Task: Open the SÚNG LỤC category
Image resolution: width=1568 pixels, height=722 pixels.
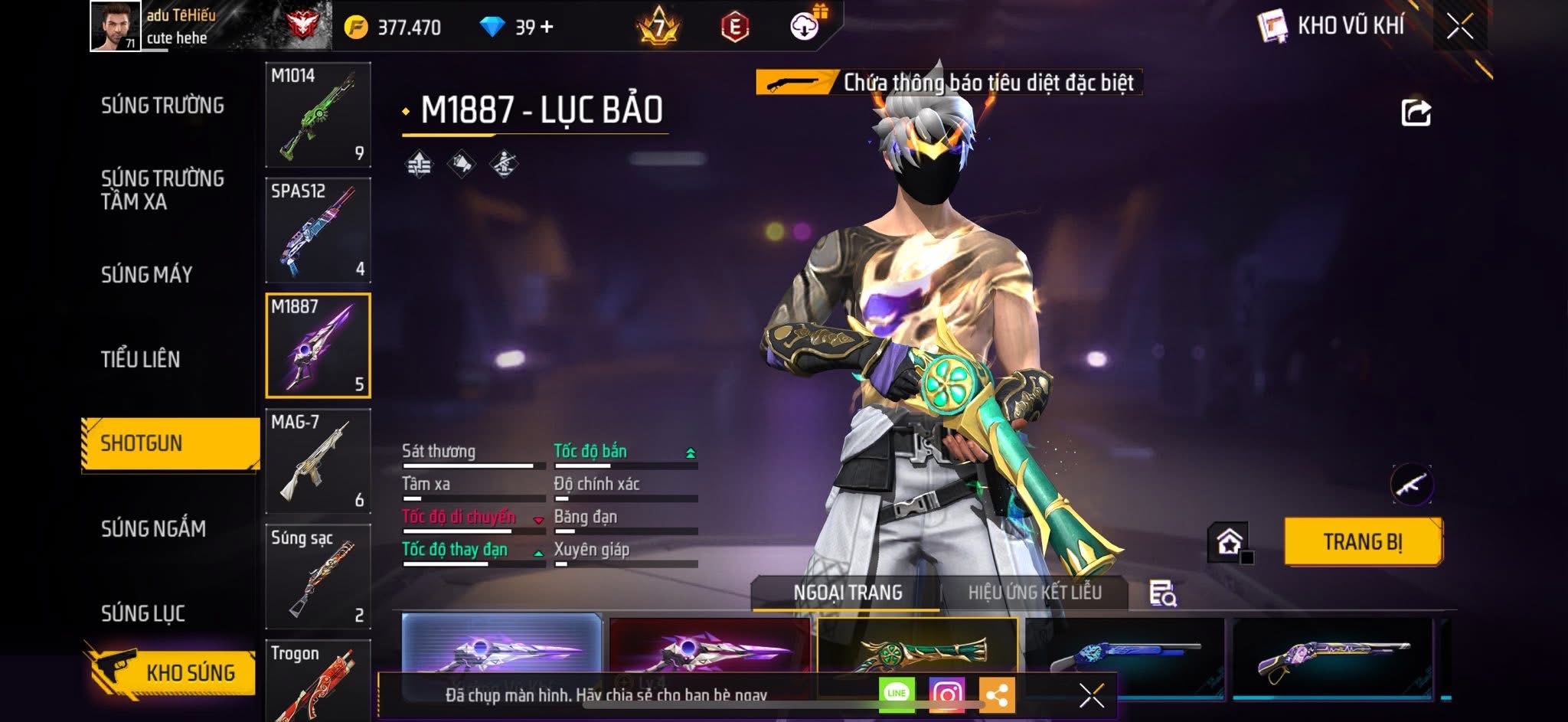Action: tap(143, 613)
